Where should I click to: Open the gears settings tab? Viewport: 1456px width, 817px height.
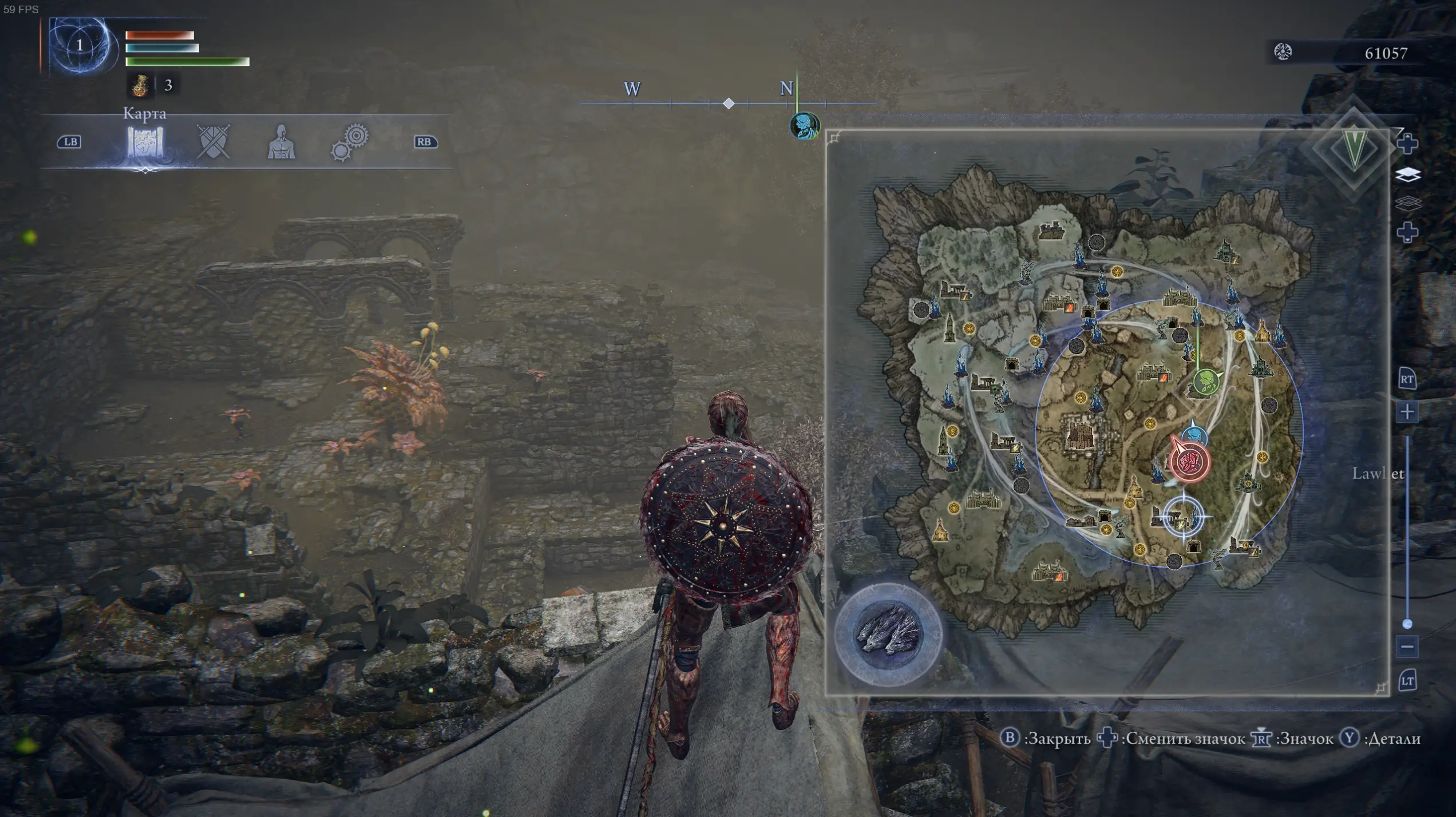[x=350, y=142]
